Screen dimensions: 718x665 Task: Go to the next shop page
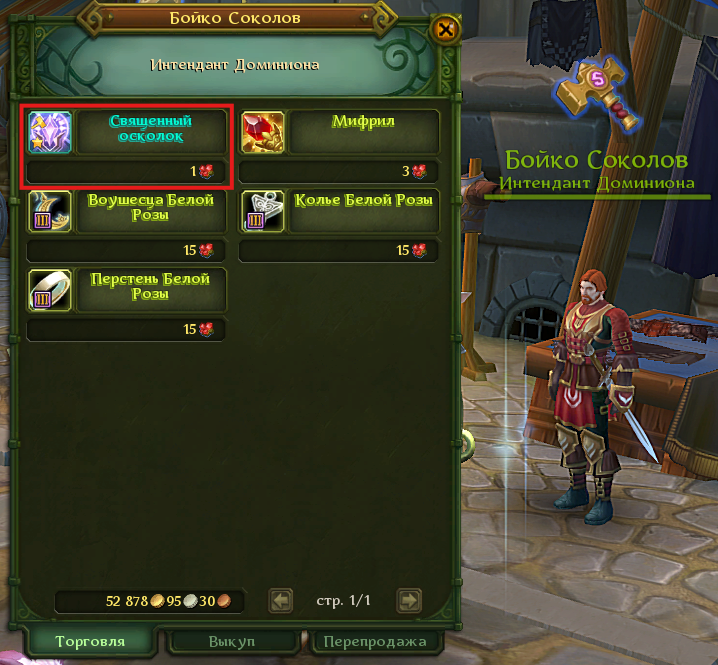(x=408, y=600)
